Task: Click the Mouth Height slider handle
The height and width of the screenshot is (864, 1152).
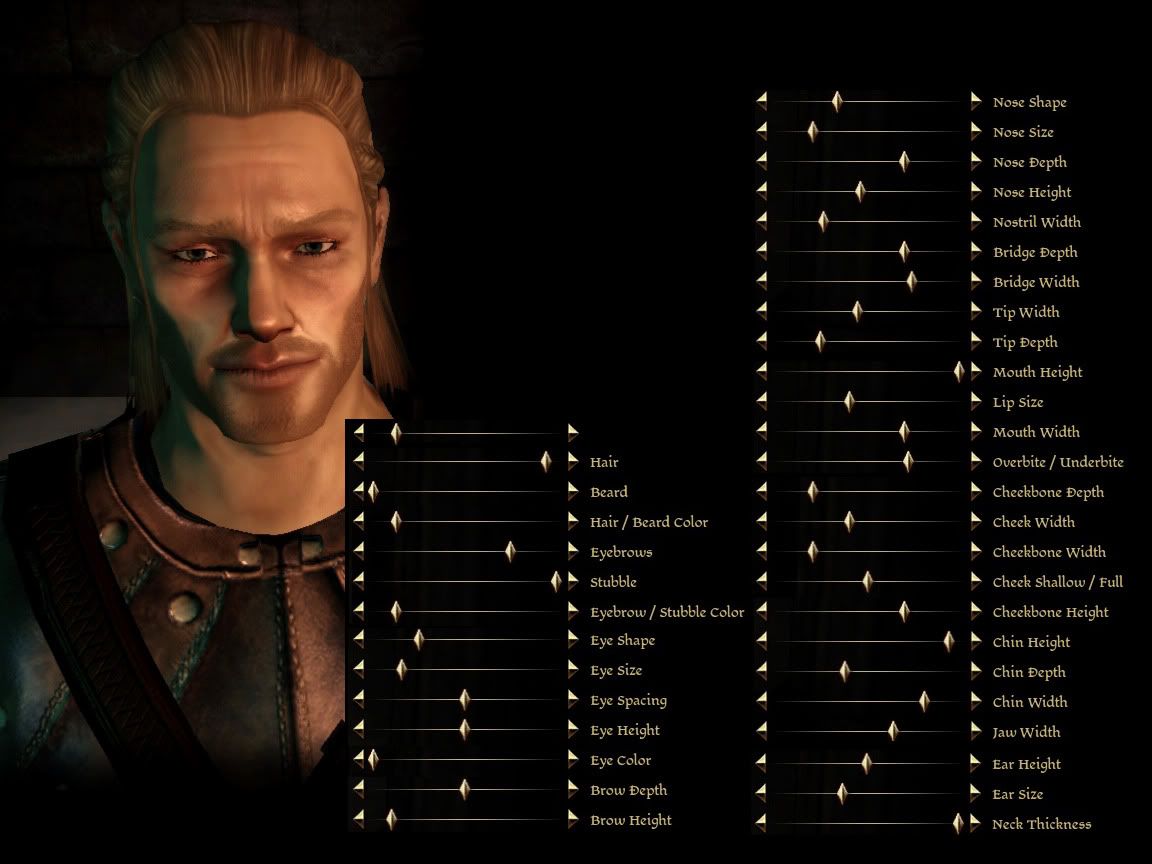Action: [x=959, y=371]
